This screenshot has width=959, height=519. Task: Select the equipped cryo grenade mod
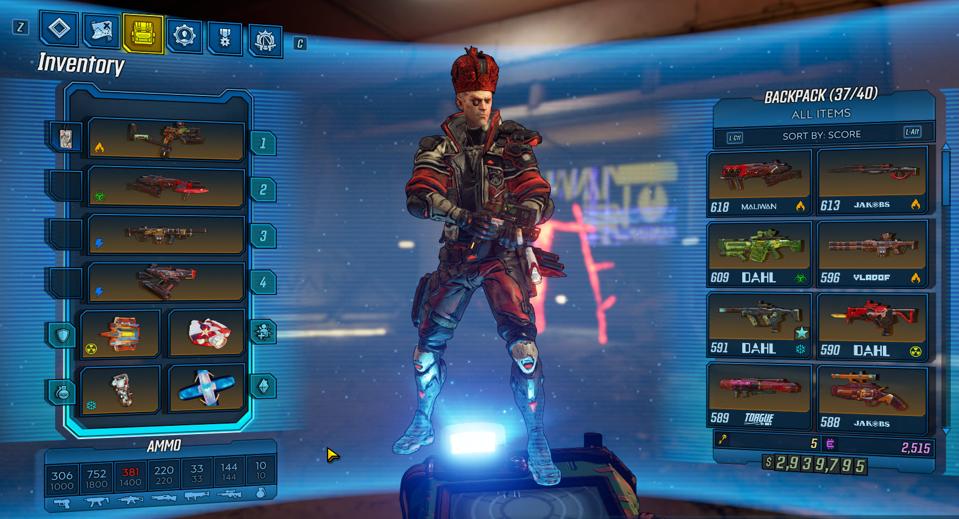(121, 388)
